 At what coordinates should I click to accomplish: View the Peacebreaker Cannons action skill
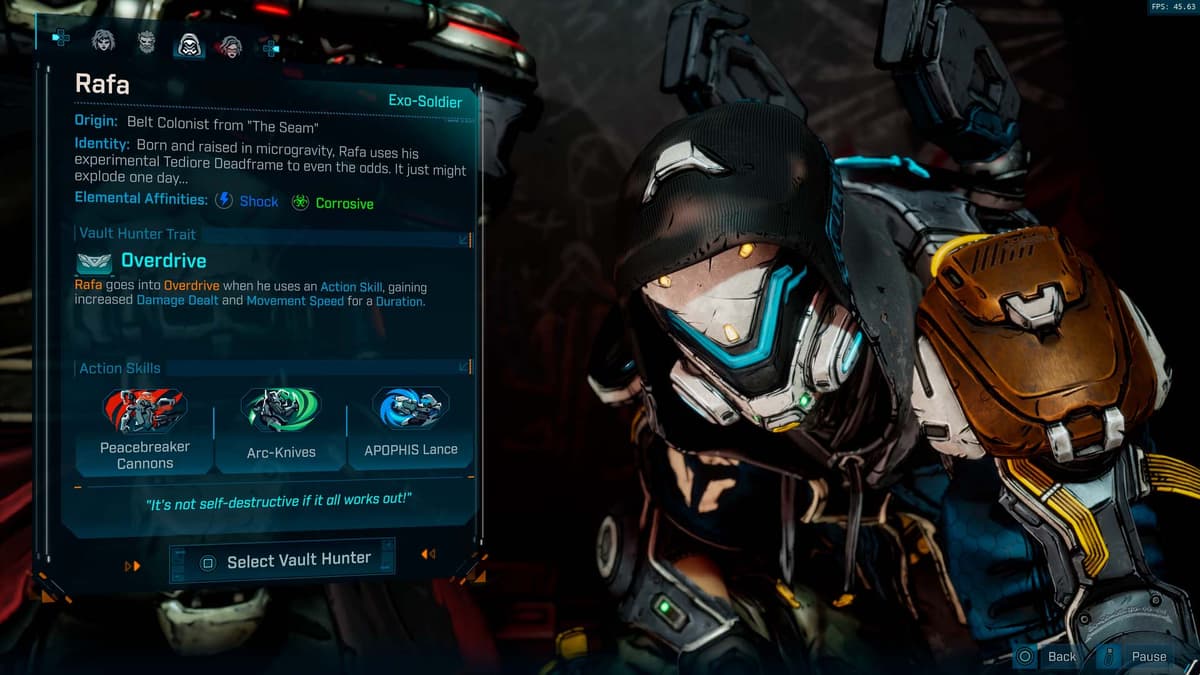(144, 430)
